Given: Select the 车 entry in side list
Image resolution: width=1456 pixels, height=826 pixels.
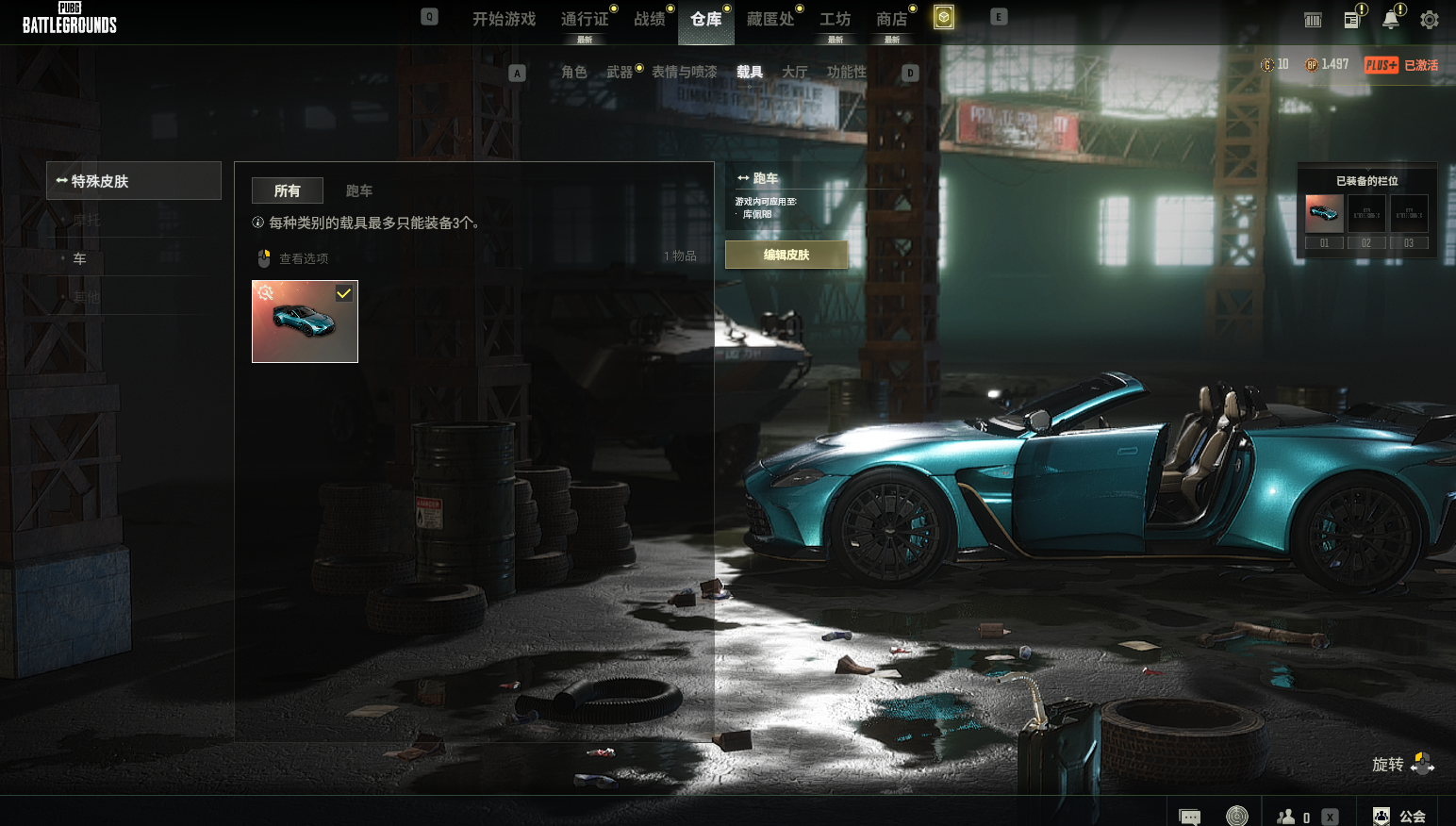Looking at the screenshot, I should tap(80, 258).
